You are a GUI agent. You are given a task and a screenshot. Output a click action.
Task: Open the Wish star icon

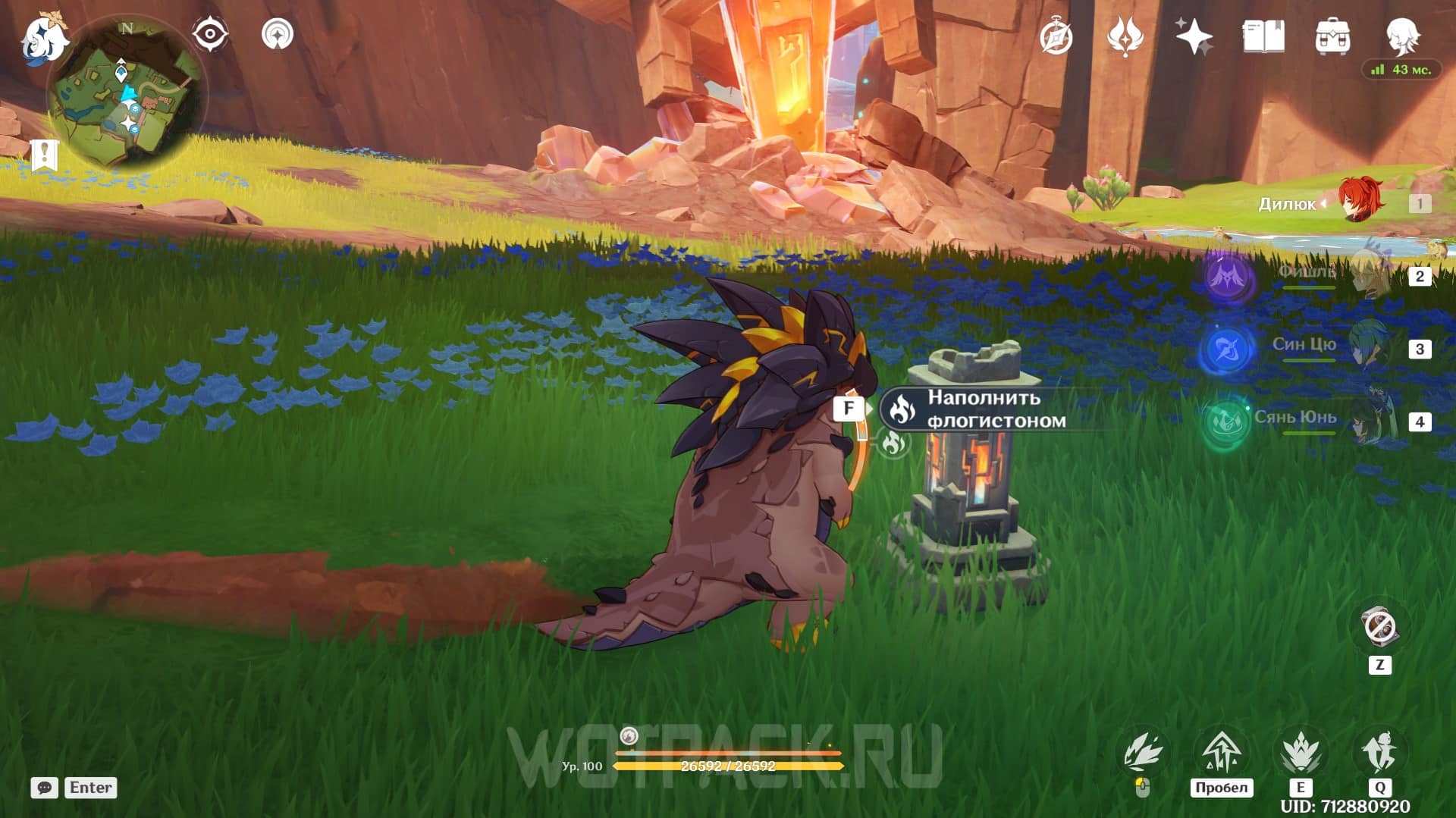(x=1194, y=36)
